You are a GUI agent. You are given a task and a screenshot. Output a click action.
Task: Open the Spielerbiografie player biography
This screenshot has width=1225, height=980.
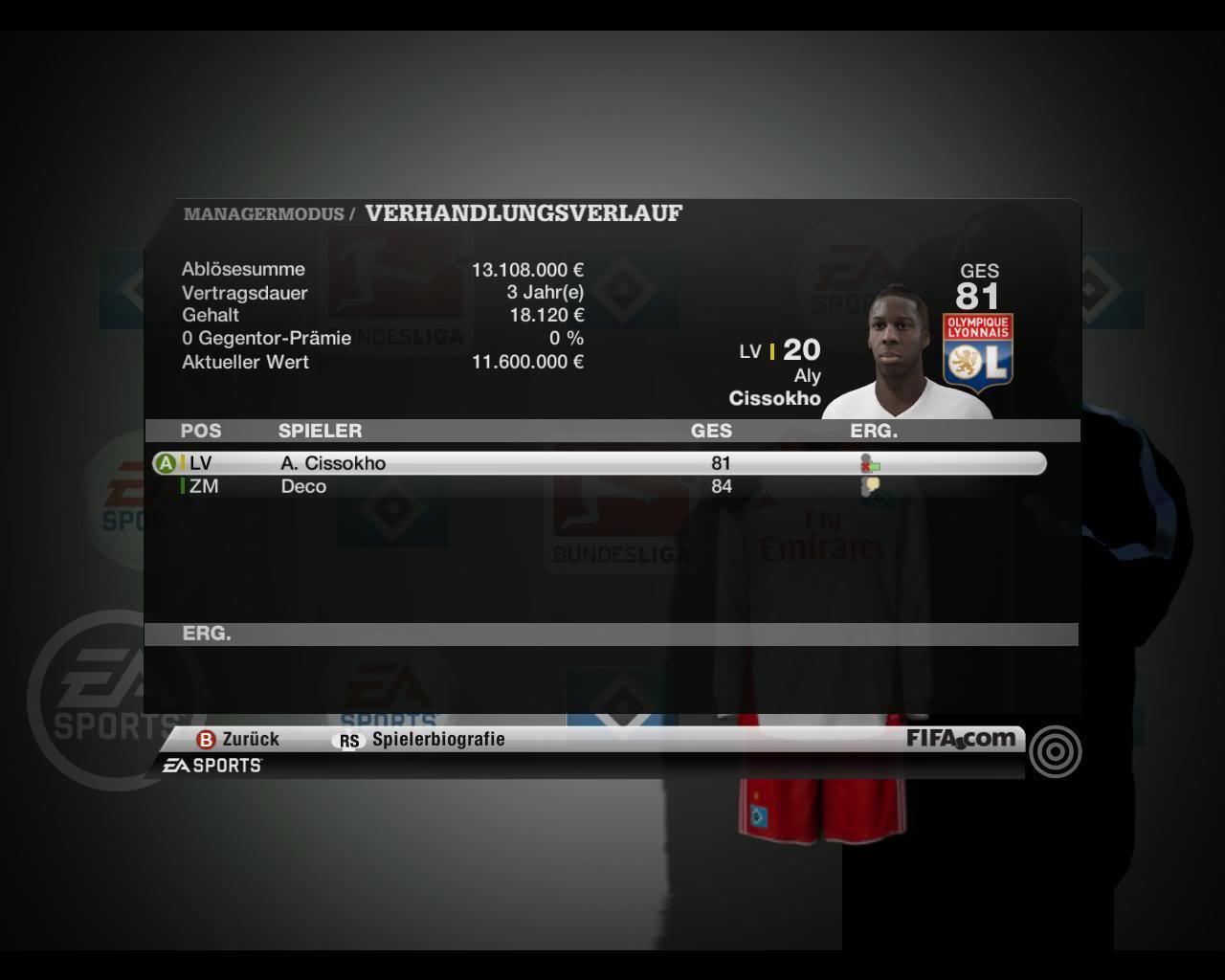[421, 739]
